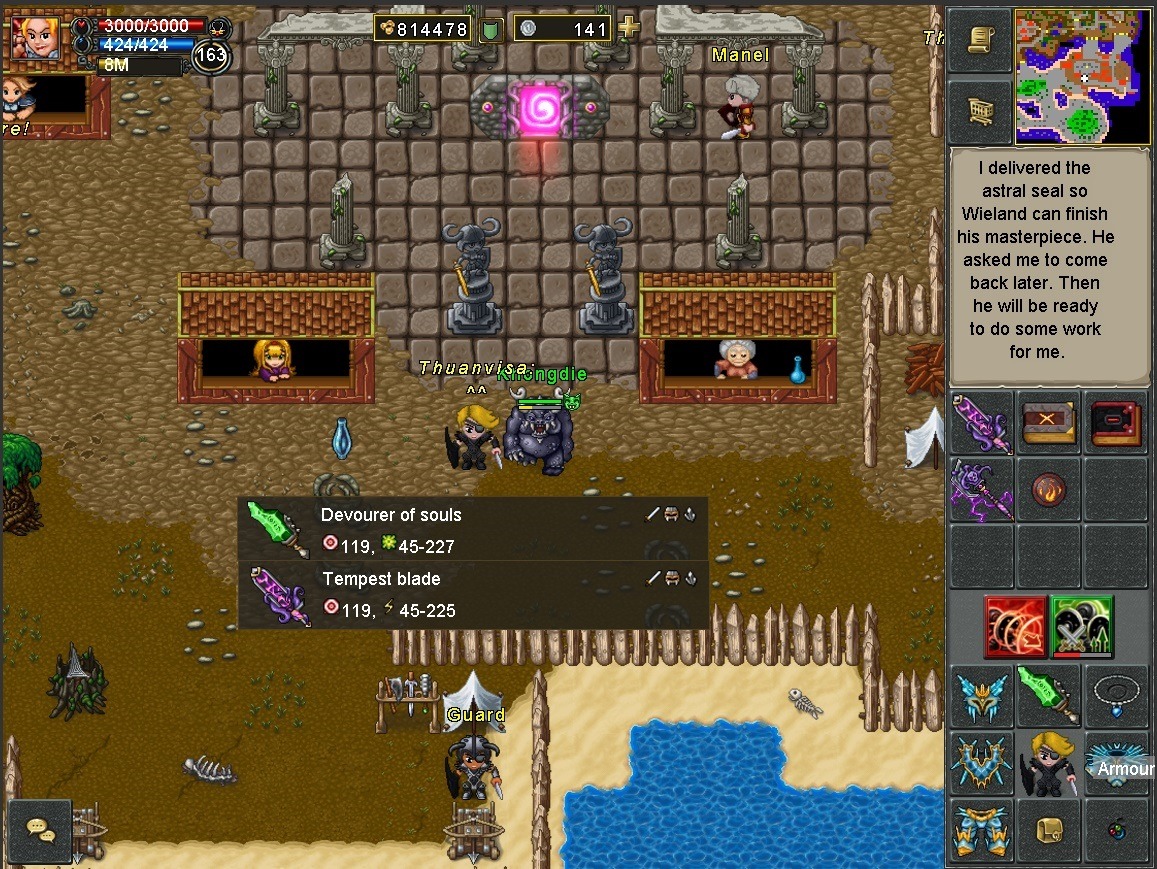Open the shopping cart store

[980, 108]
